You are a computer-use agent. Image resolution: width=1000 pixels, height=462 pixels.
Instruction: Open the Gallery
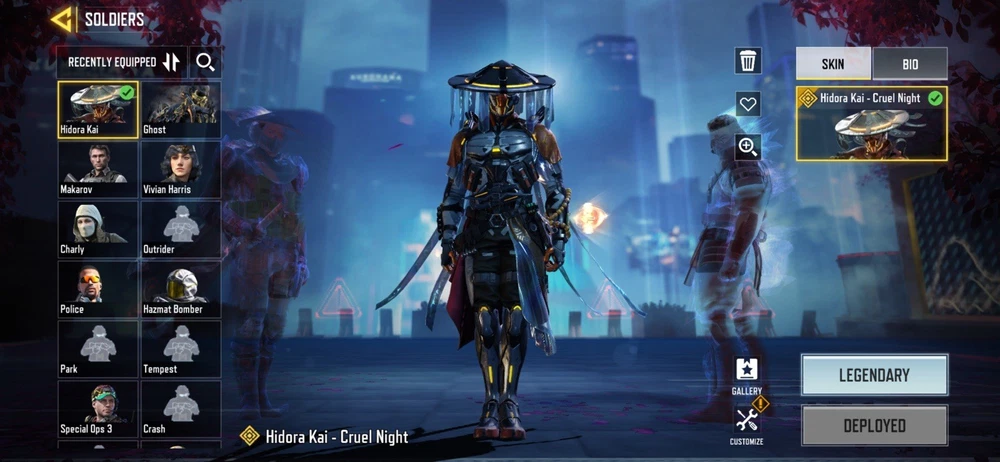747,375
